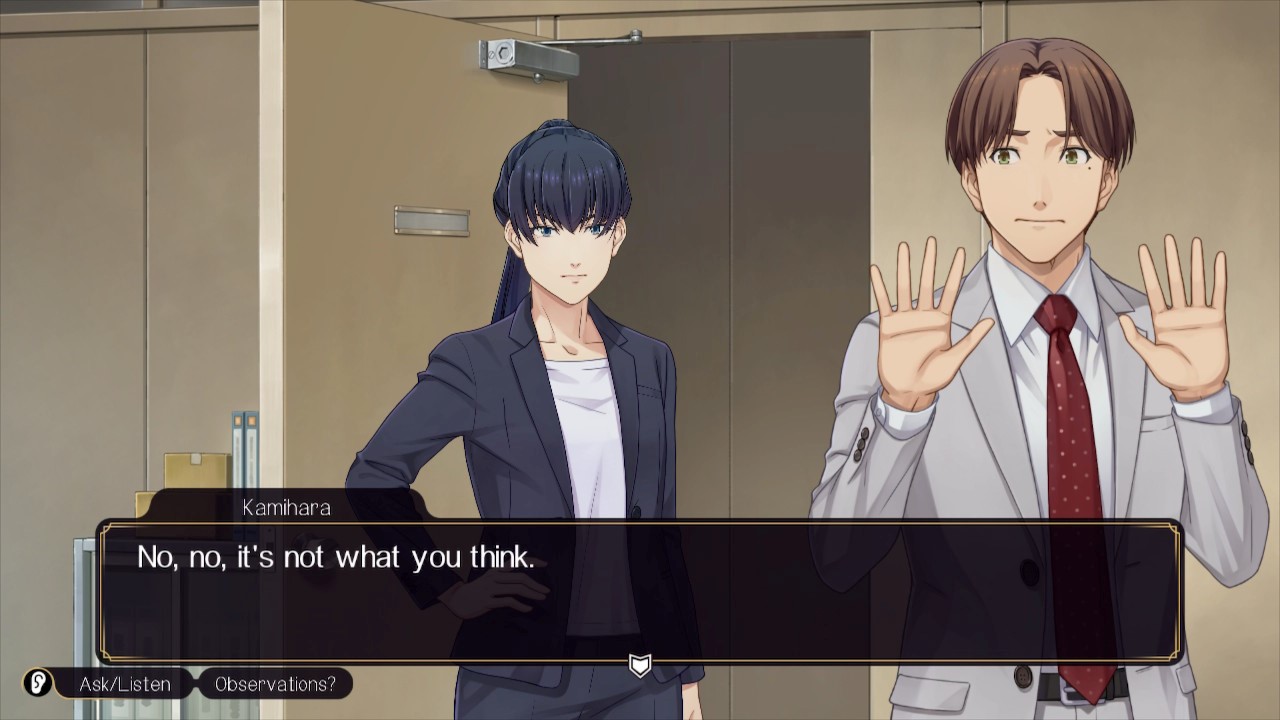Open the Ask/Listen command
1280x720 pixels.
tap(125, 684)
